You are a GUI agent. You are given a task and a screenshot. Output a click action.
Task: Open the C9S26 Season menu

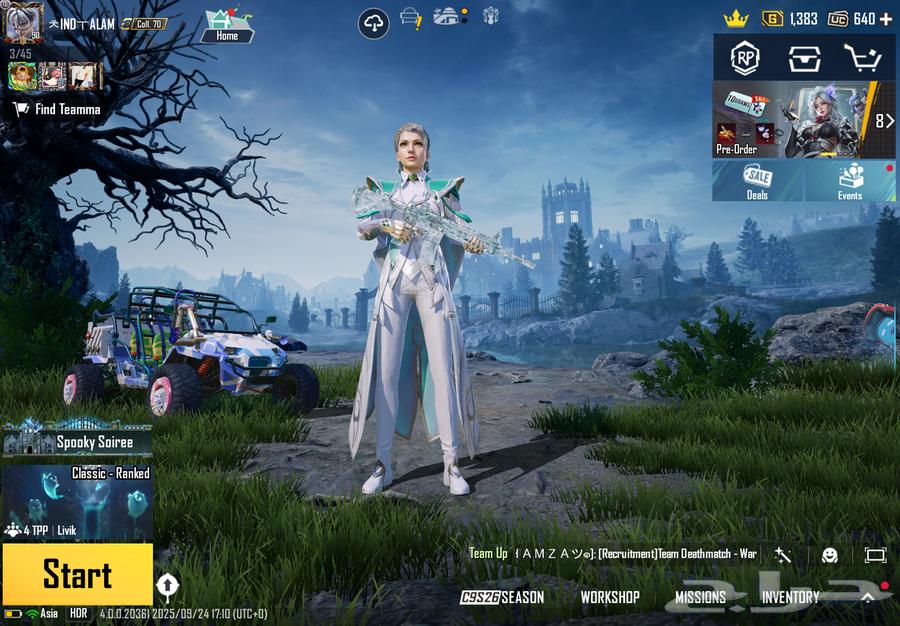502,597
